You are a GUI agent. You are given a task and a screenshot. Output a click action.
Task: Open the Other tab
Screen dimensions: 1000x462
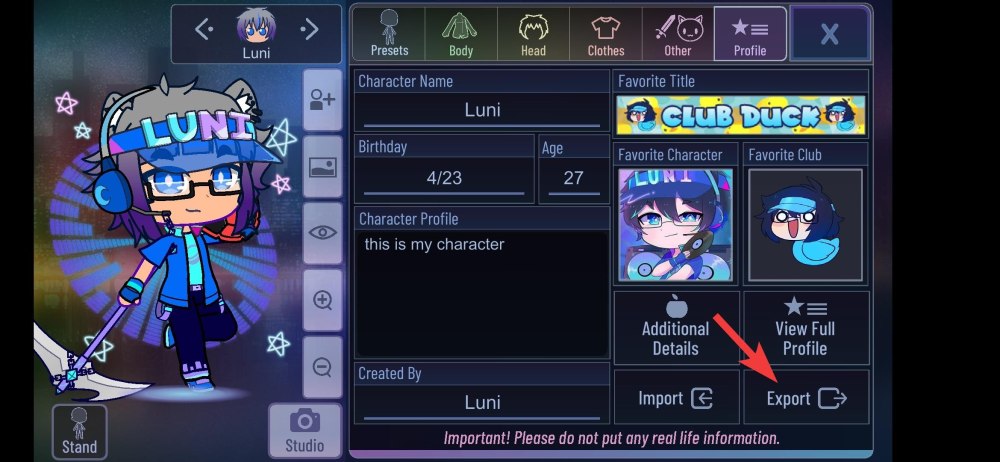click(677, 33)
